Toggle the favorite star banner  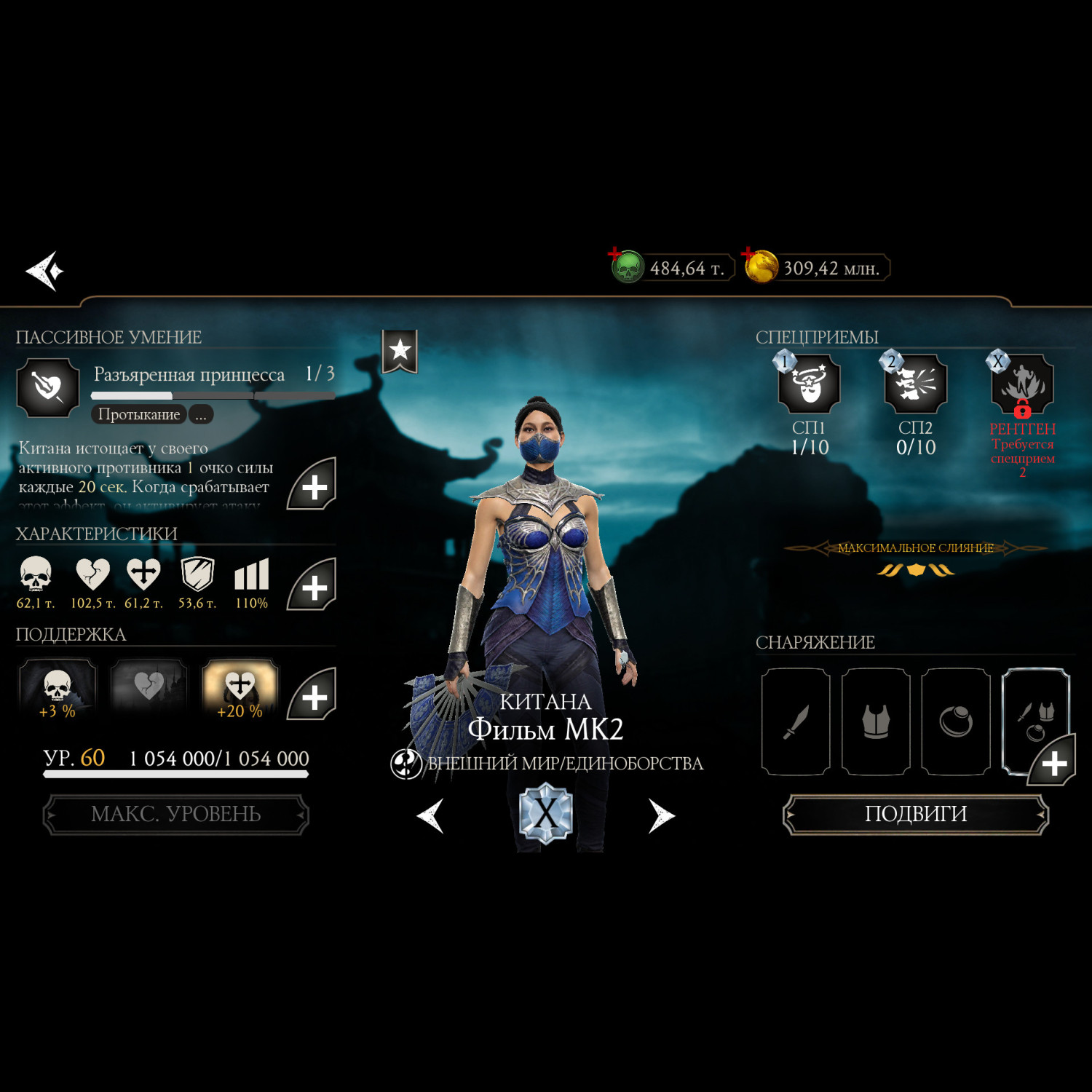(400, 351)
